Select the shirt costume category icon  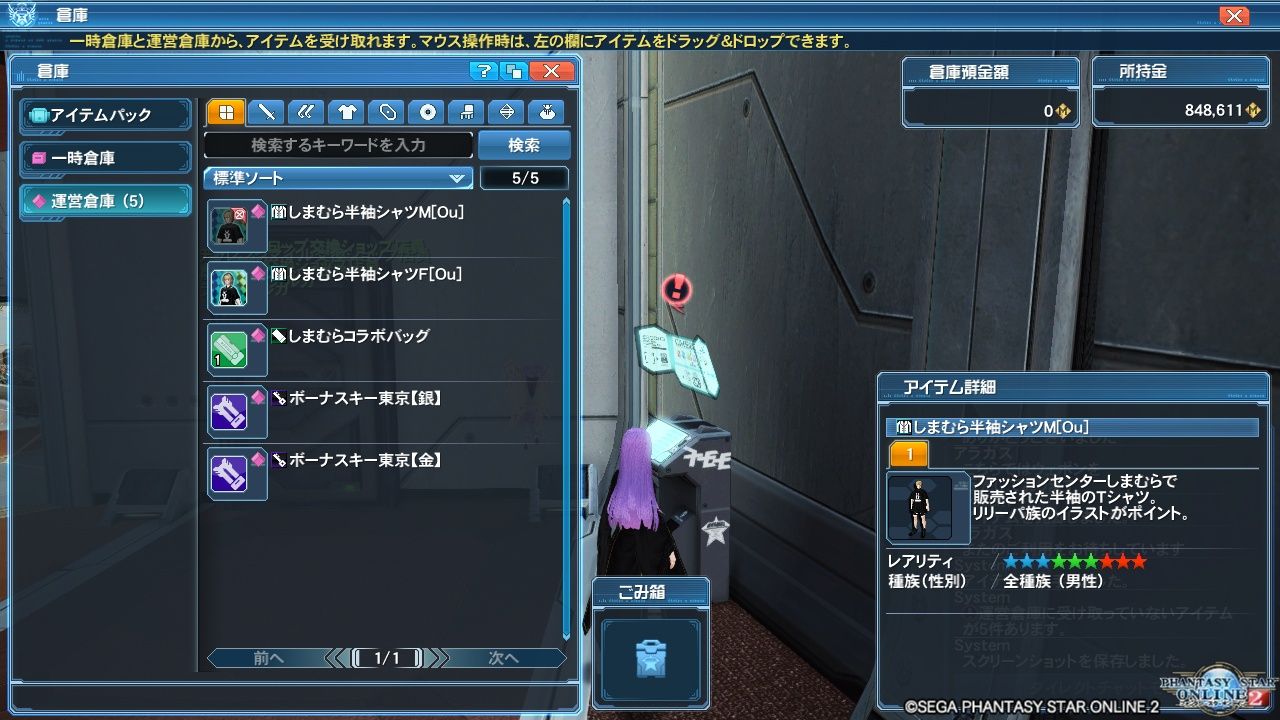coord(344,112)
